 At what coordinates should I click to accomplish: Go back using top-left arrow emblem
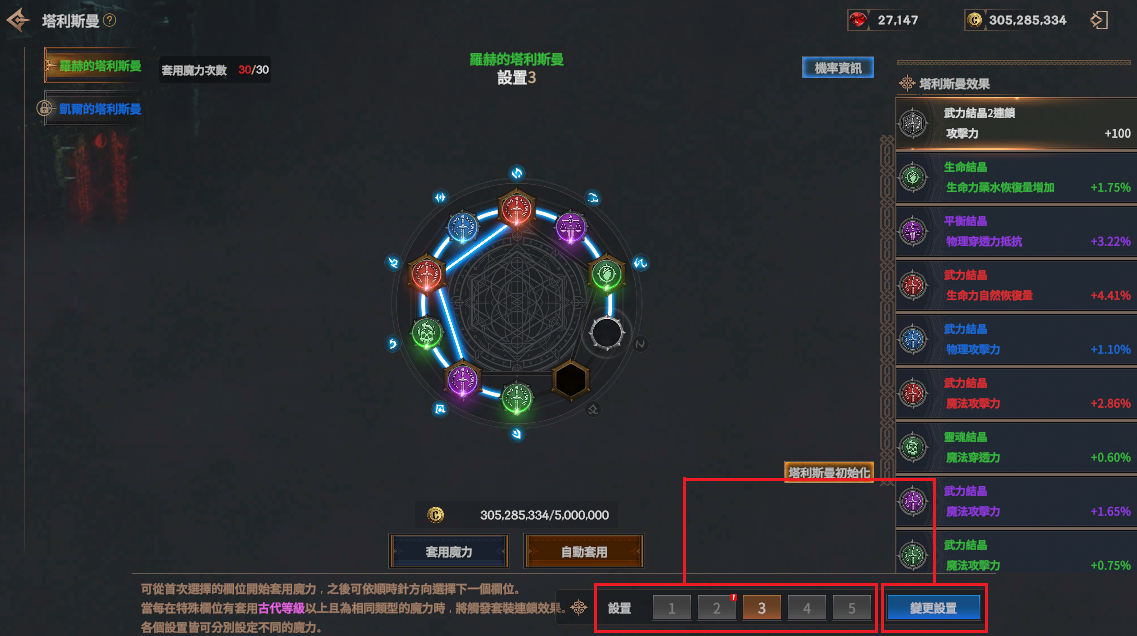click(x=18, y=20)
